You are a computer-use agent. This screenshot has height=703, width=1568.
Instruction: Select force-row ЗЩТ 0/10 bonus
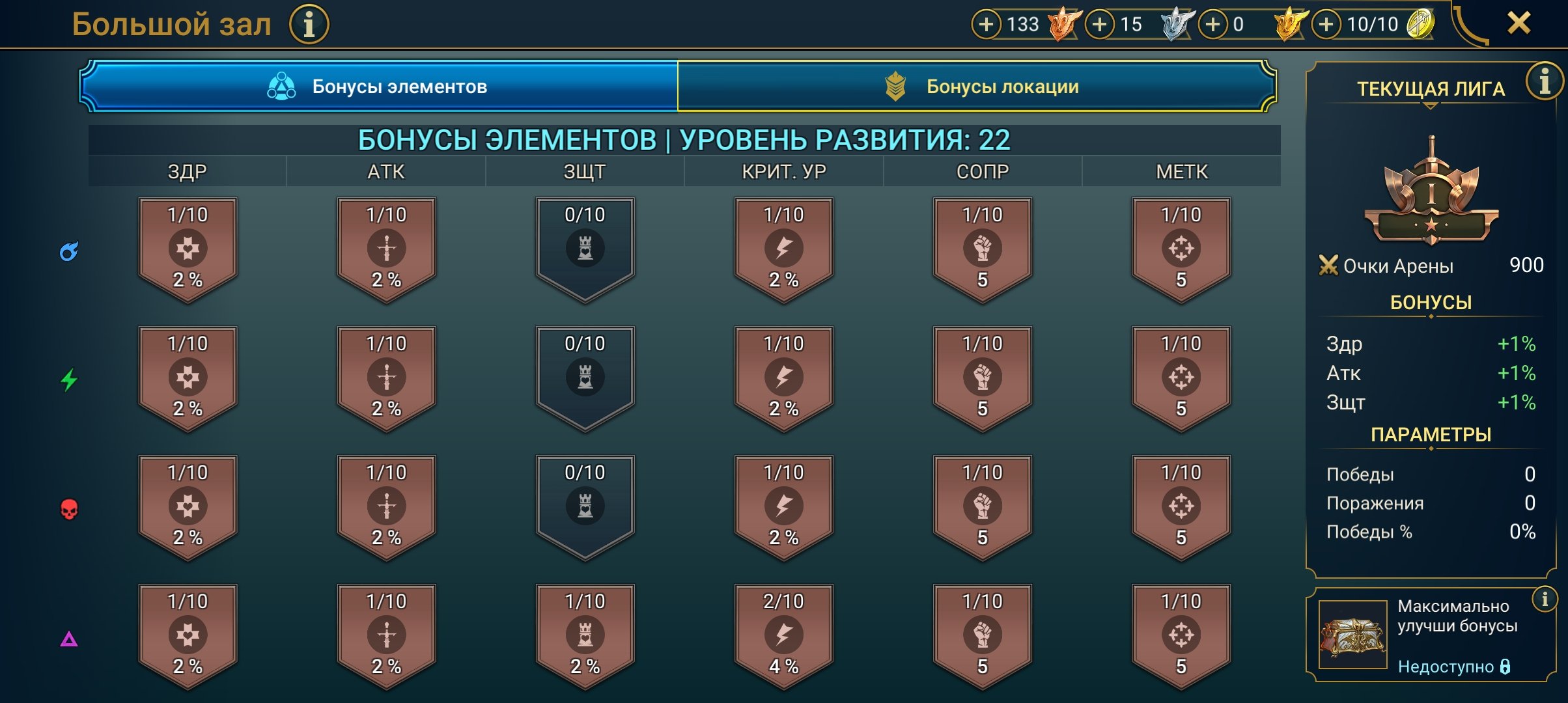click(585, 506)
